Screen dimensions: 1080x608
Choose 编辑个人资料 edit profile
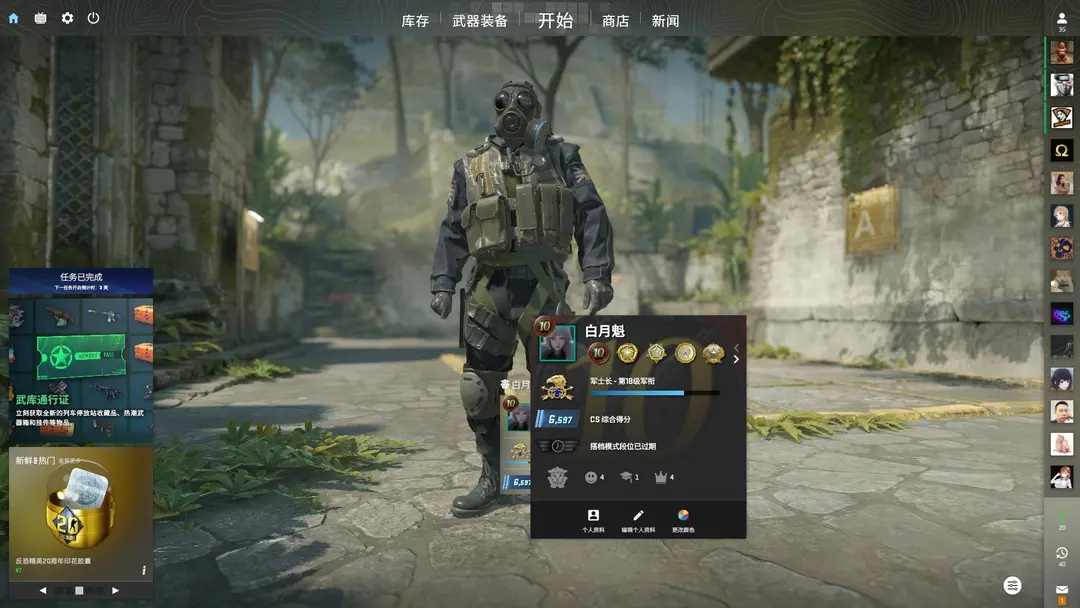[x=638, y=520]
